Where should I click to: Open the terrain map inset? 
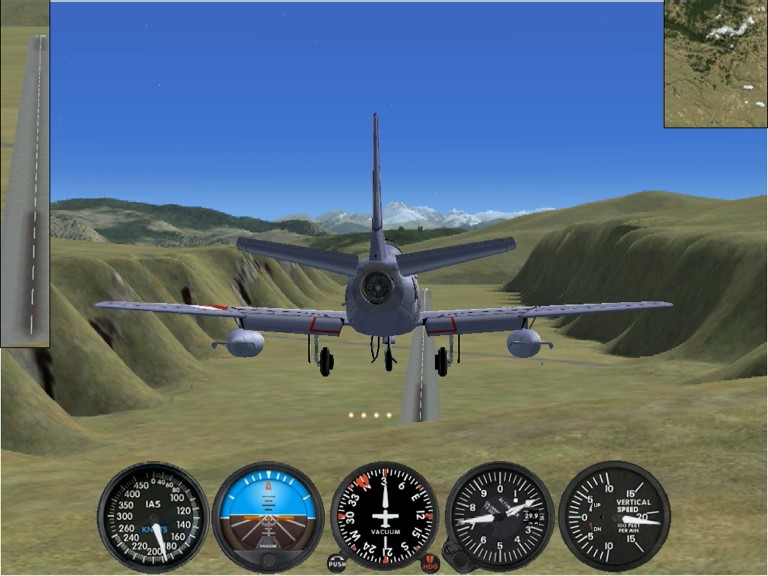(x=715, y=64)
